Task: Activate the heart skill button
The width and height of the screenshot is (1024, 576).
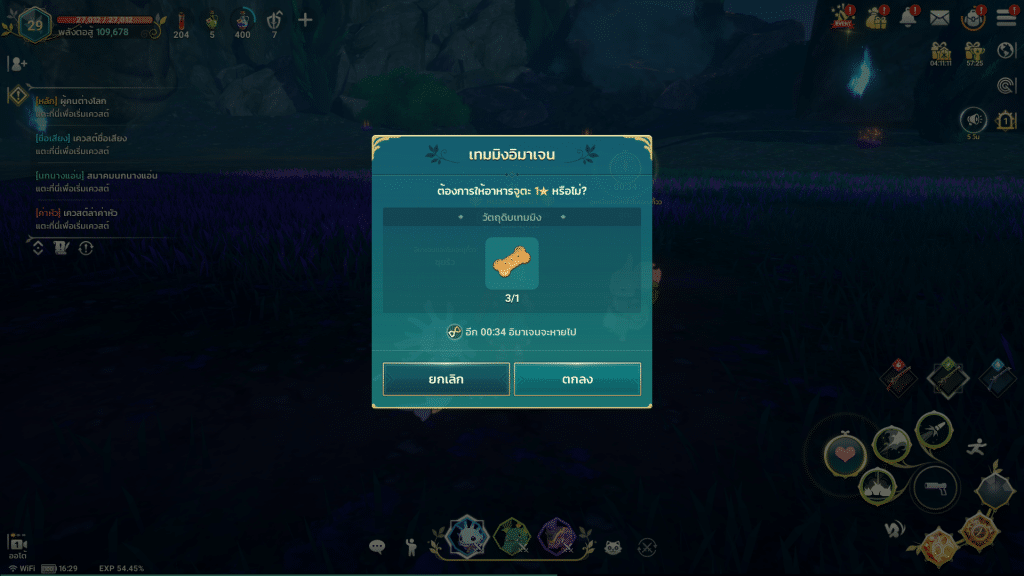Action: coord(844,455)
